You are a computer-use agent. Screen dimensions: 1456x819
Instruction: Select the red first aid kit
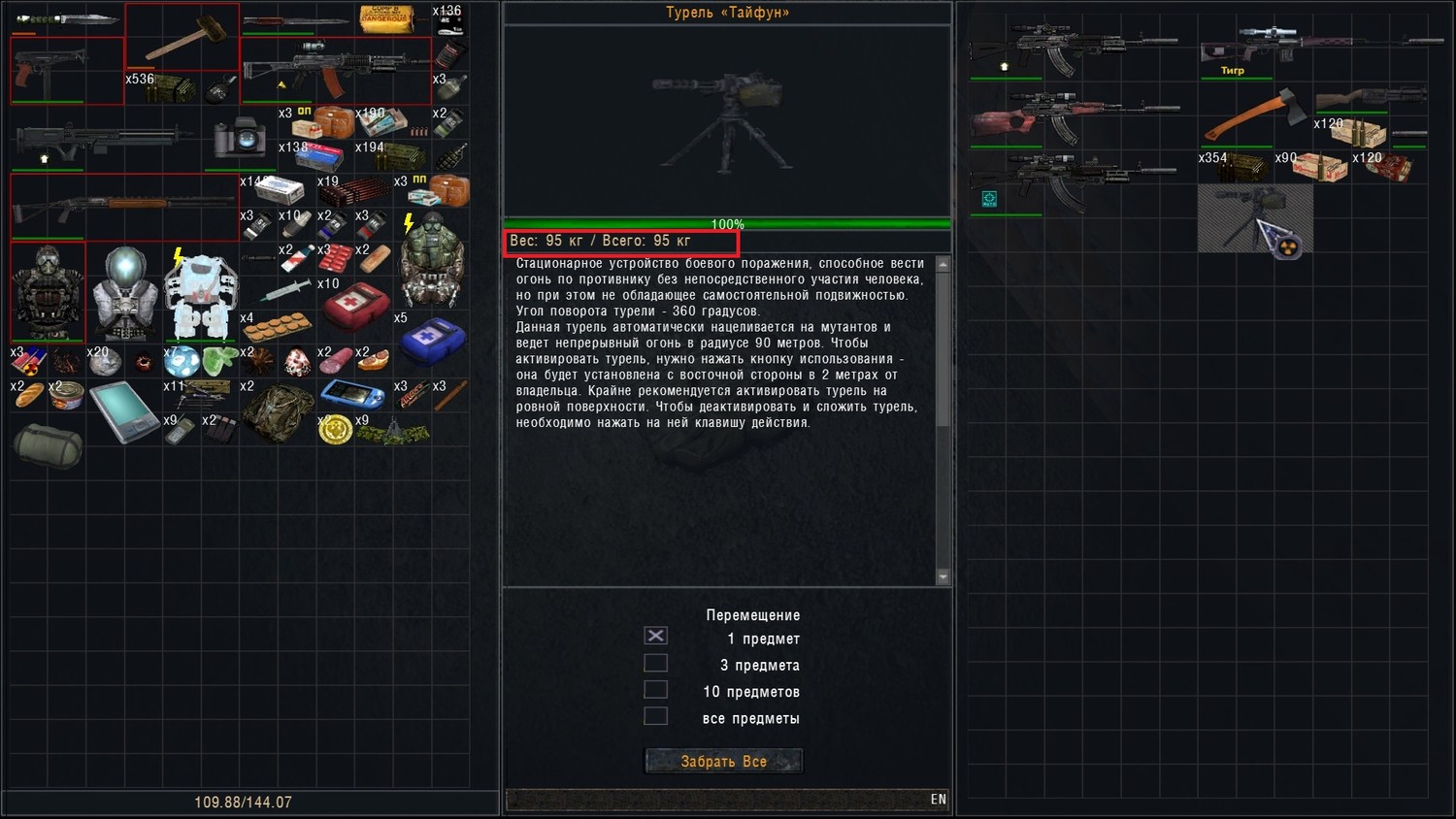click(356, 307)
